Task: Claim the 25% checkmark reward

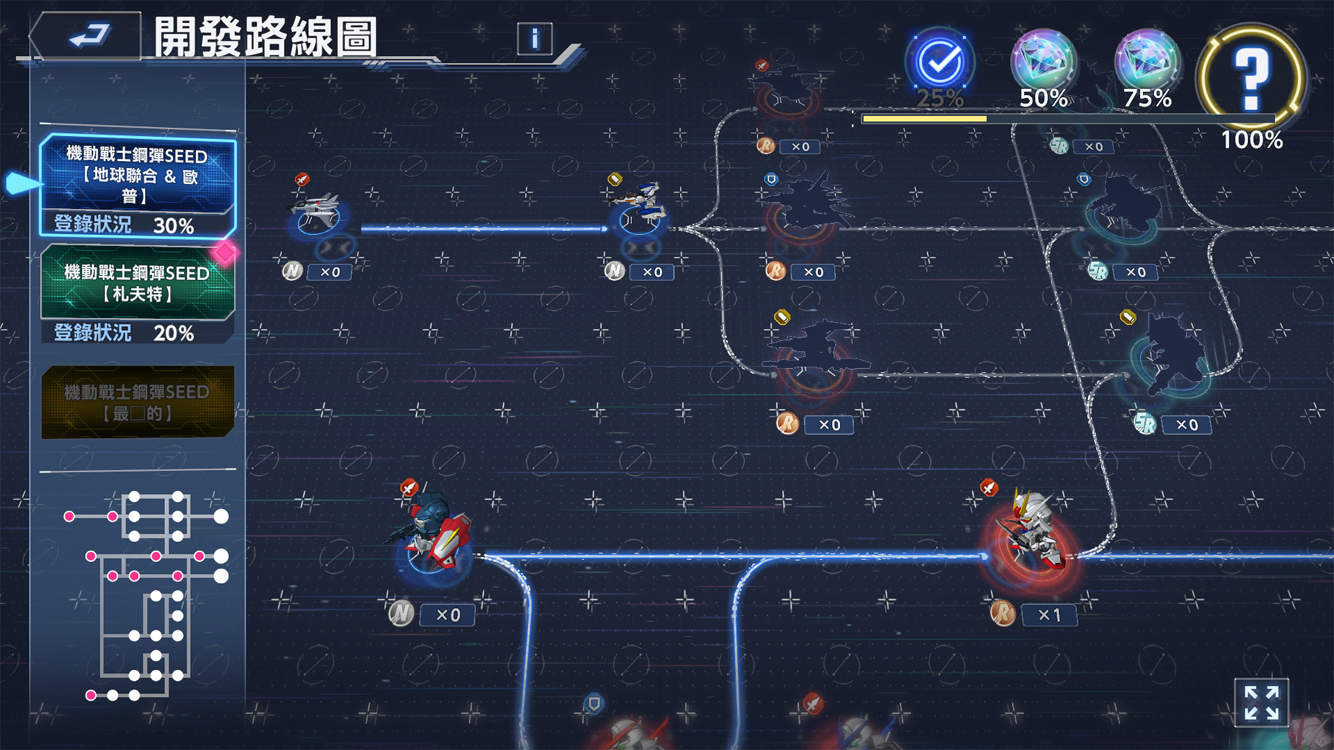Action: click(939, 63)
